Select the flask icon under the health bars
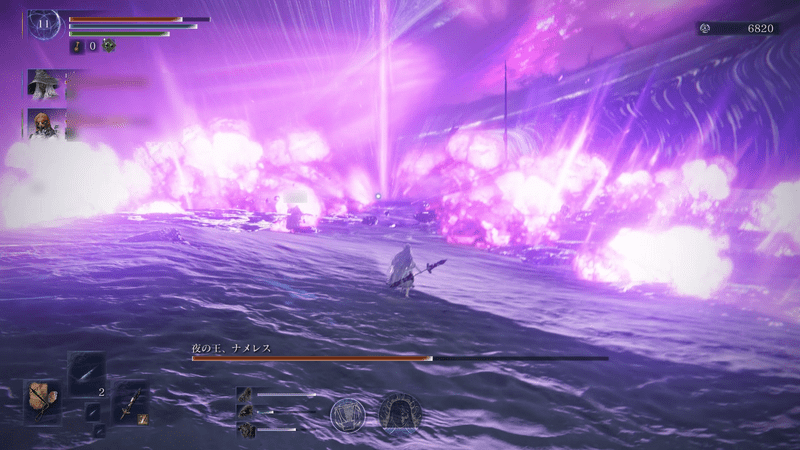800x450 pixels. 76,46
